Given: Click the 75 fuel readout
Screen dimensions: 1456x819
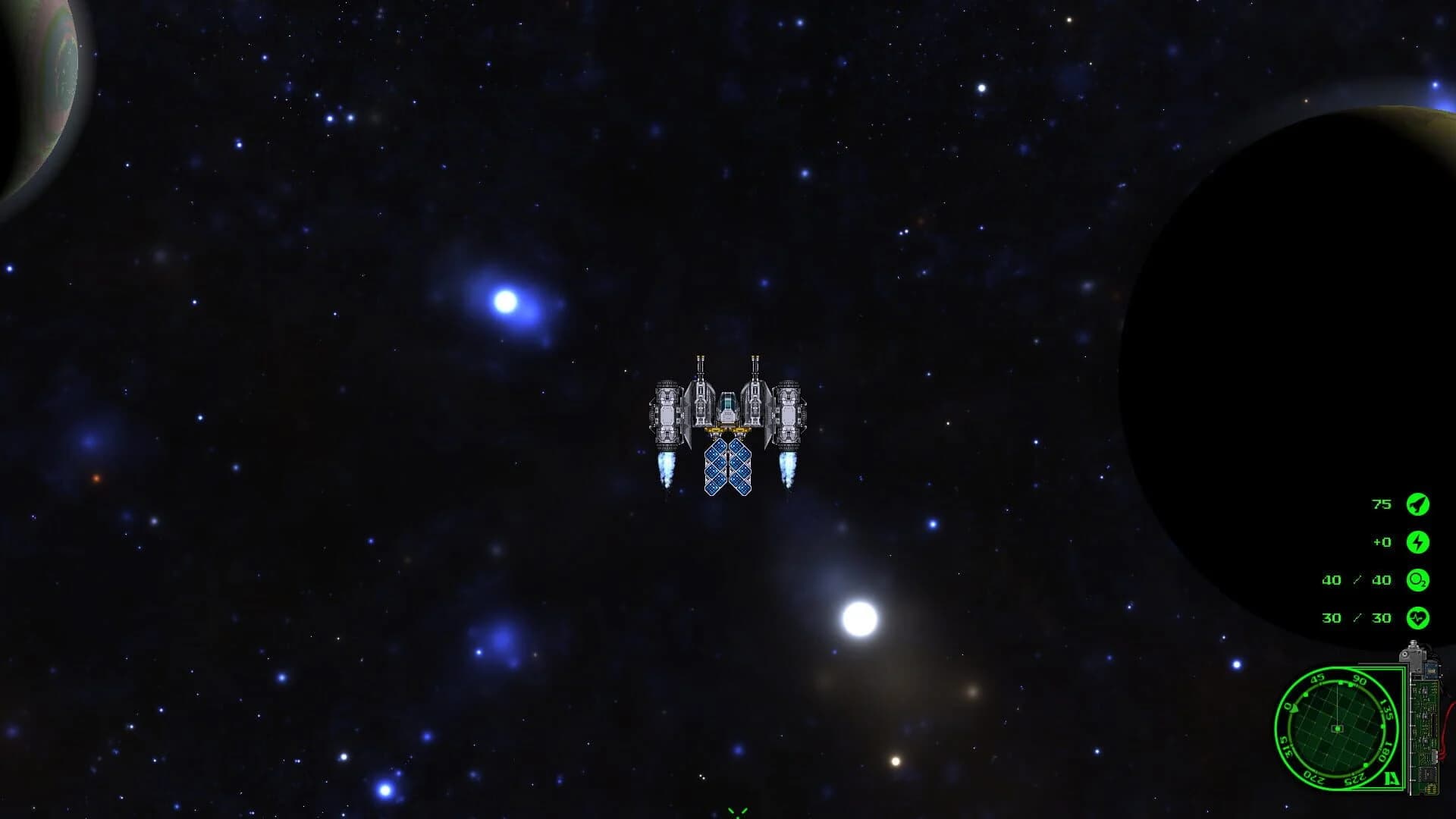Looking at the screenshot, I should click(x=1382, y=504).
